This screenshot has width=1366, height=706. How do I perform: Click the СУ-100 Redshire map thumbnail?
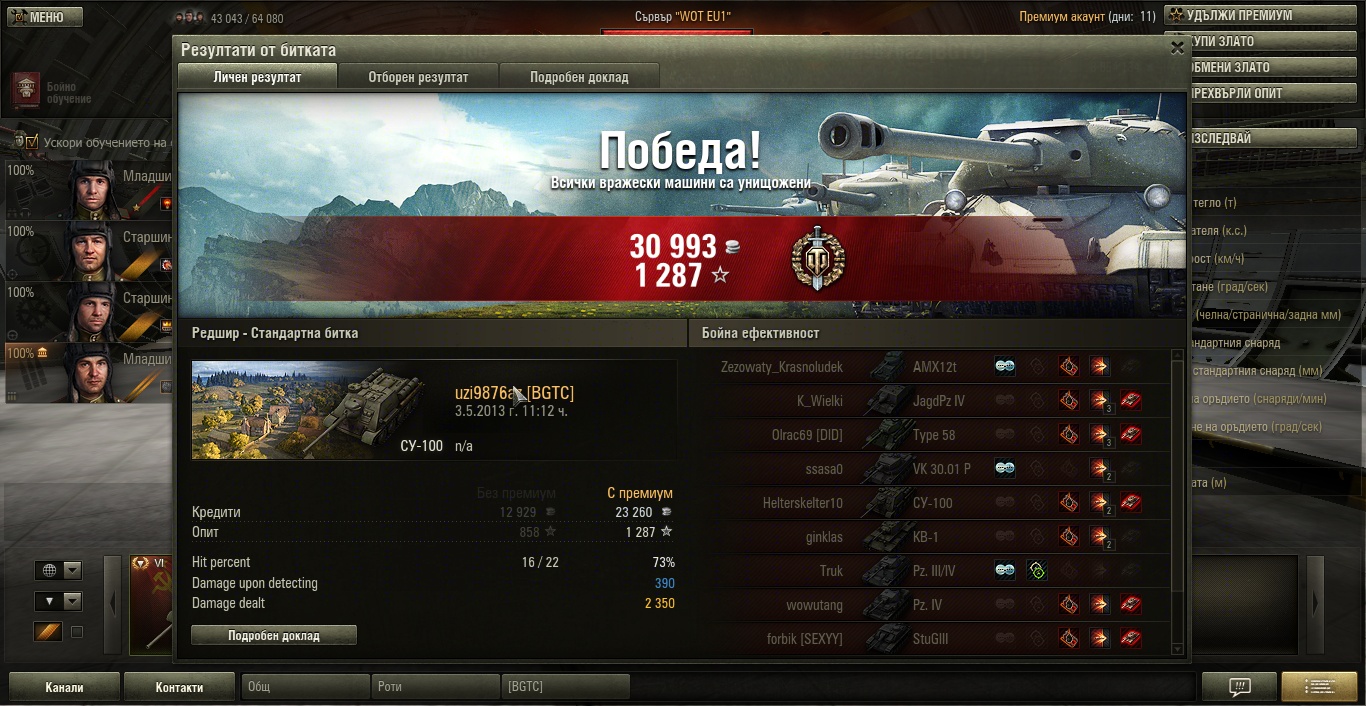(x=320, y=410)
